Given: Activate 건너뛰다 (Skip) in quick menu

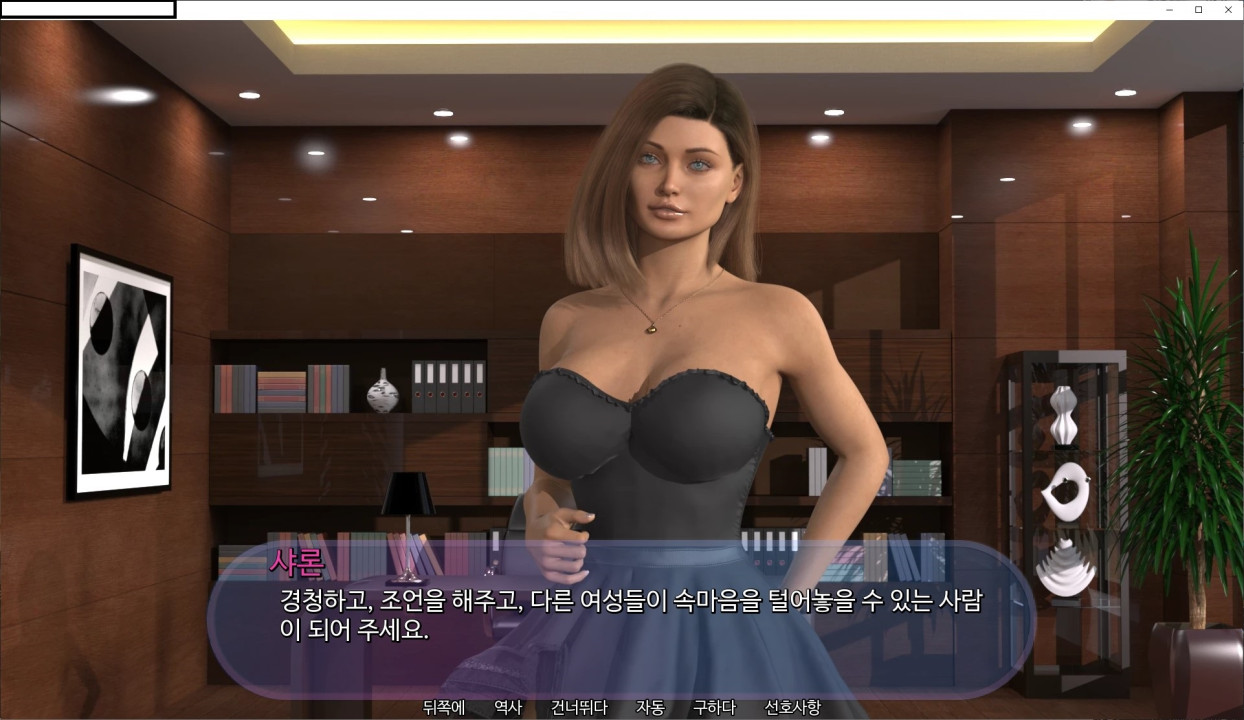Looking at the screenshot, I should click(579, 708).
